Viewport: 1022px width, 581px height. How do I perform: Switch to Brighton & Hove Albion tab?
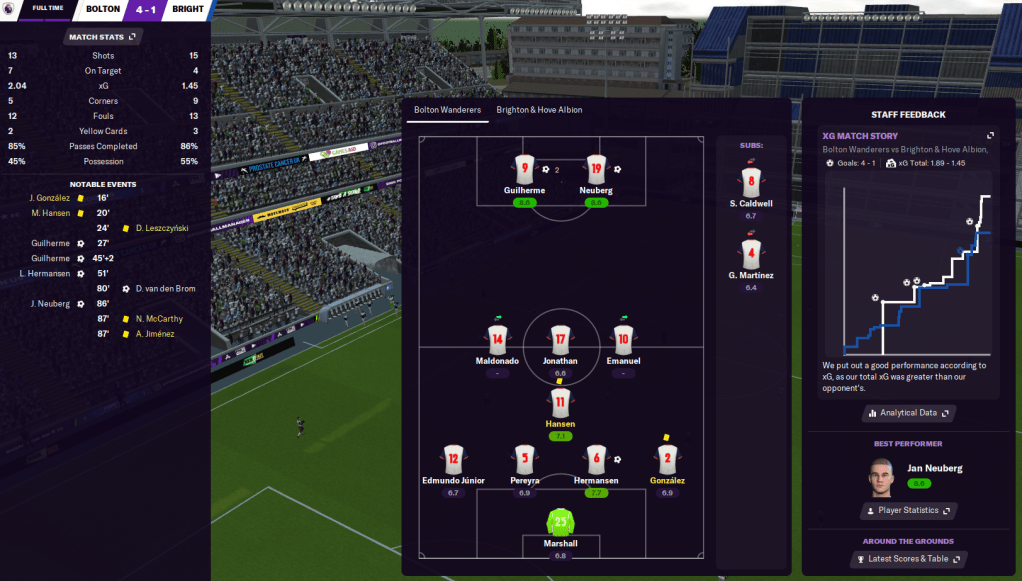[539, 110]
